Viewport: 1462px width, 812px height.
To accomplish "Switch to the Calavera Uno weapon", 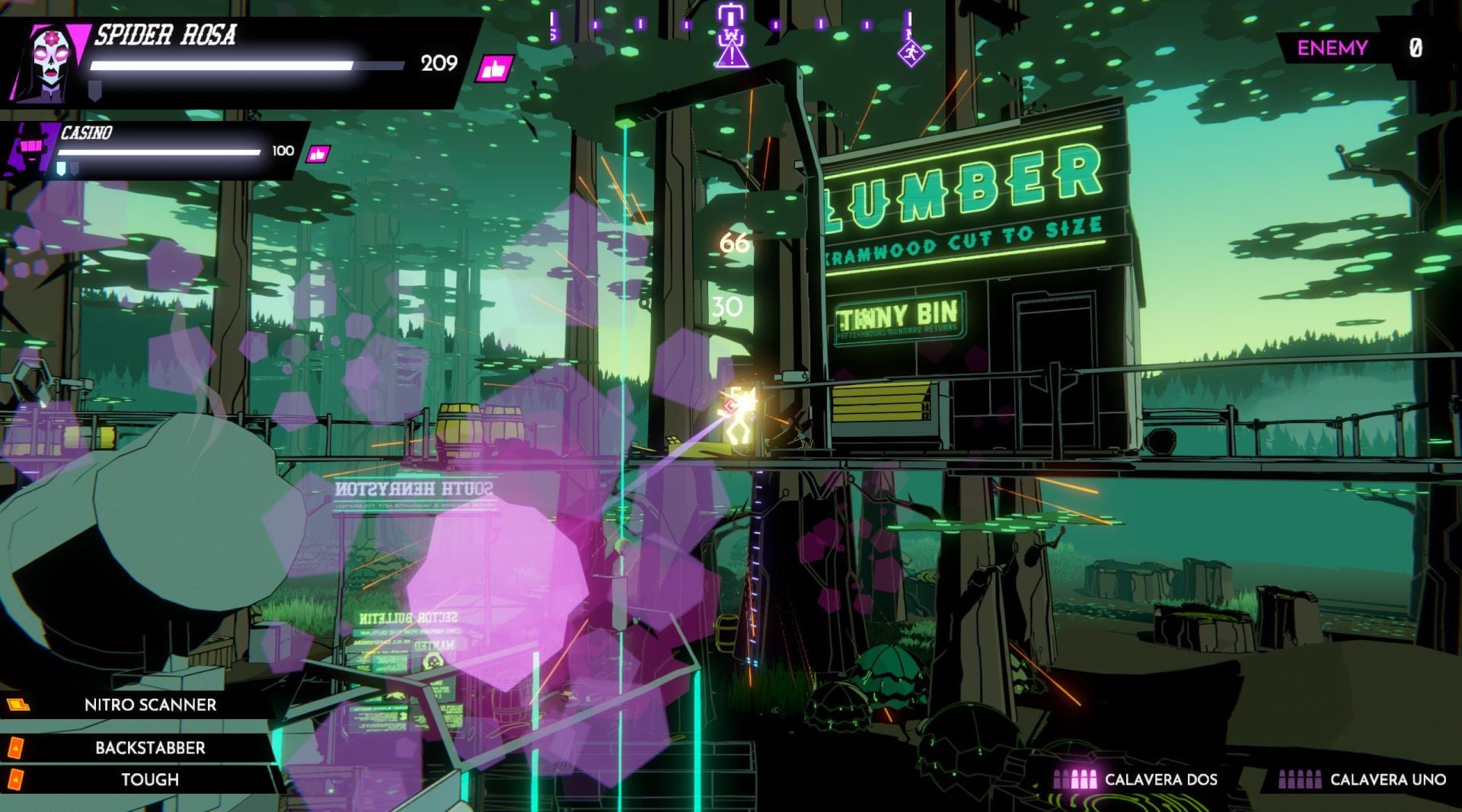I will point(1362,779).
